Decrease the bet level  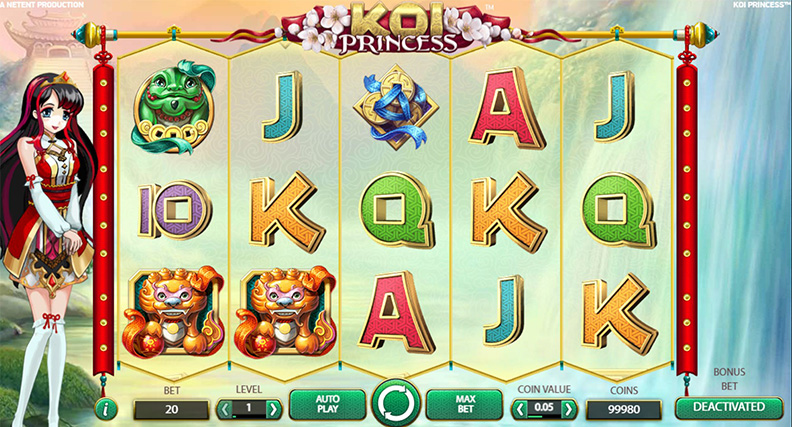pyautogui.click(x=226, y=409)
